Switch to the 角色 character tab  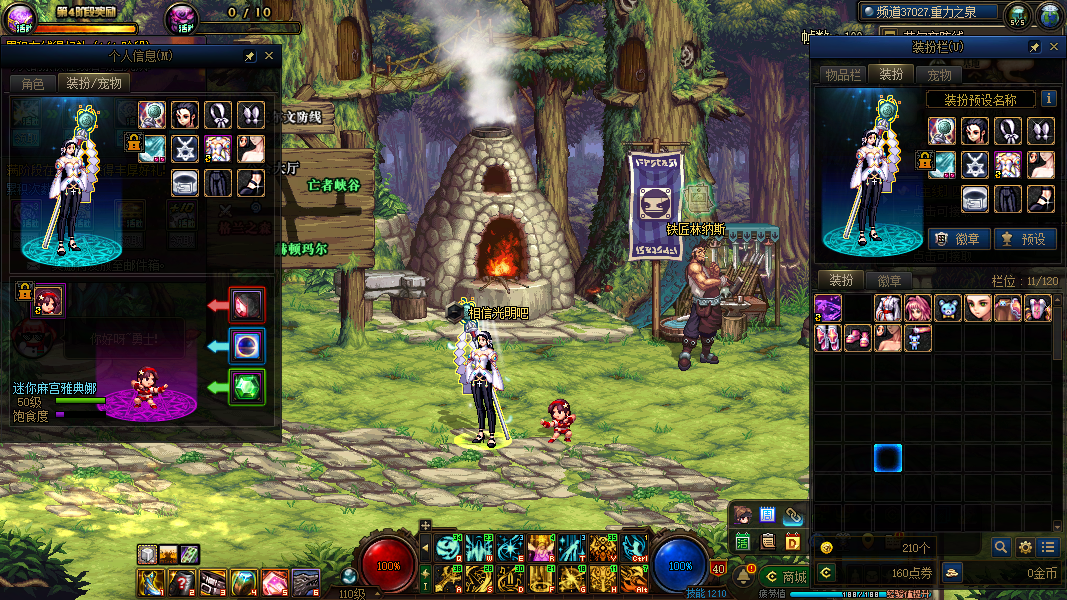tap(32, 84)
